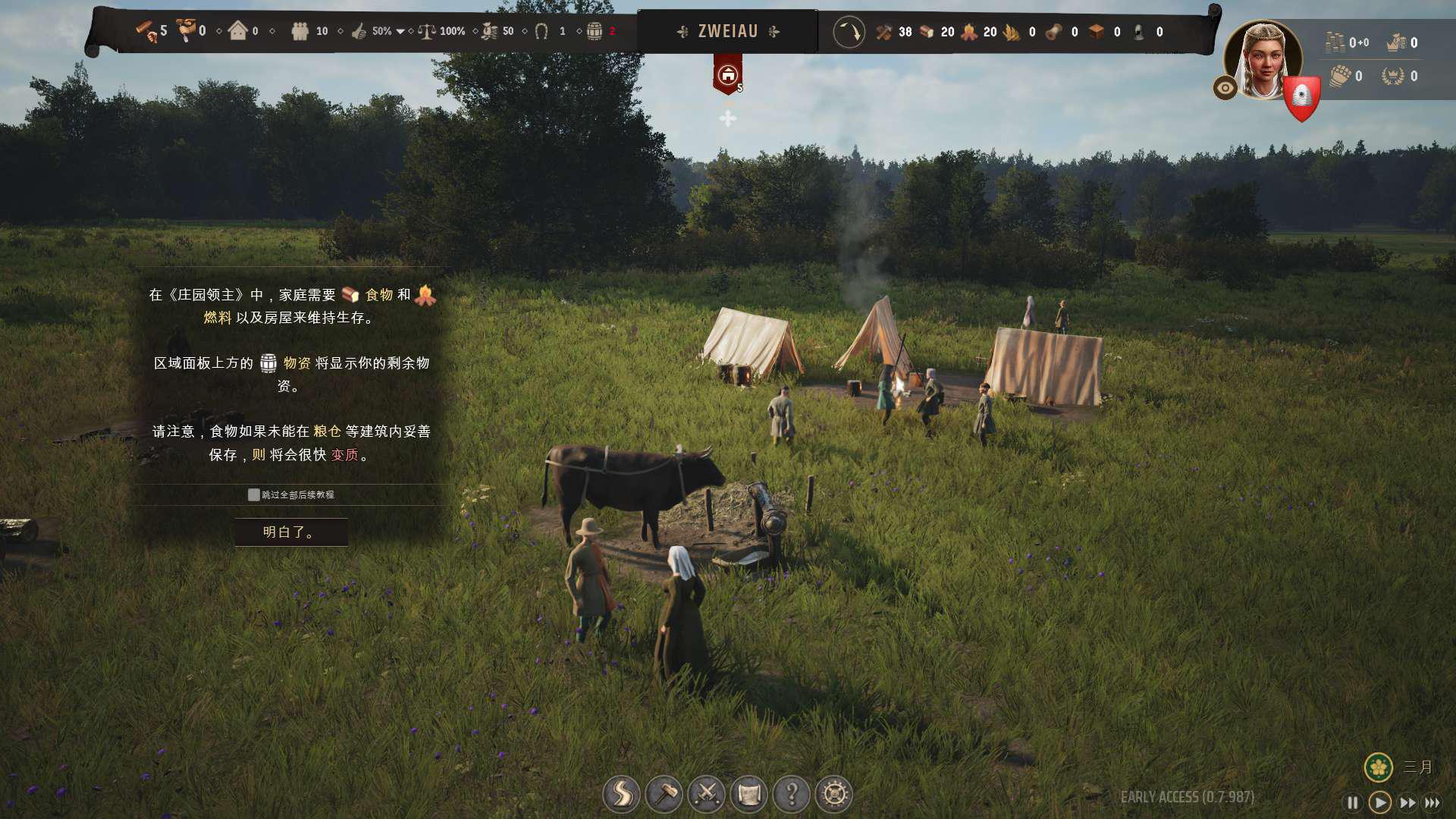This screenshot has width=1456, height=819.
Task: Toggle the eye visibility icon beside portrait
Action: click(1225, 88)
